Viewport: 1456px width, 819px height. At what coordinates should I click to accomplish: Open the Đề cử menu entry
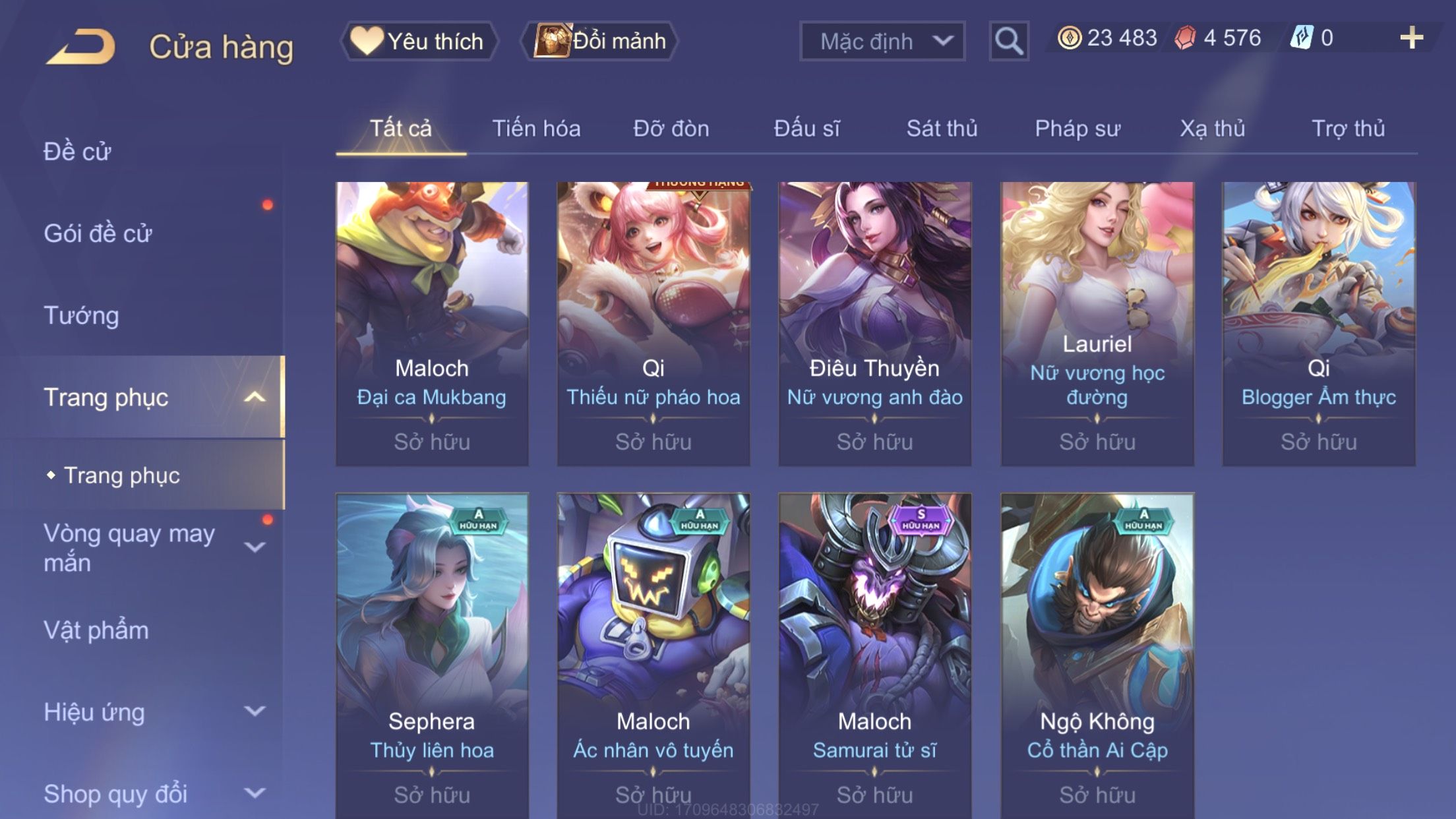click(x=77, y=152)
